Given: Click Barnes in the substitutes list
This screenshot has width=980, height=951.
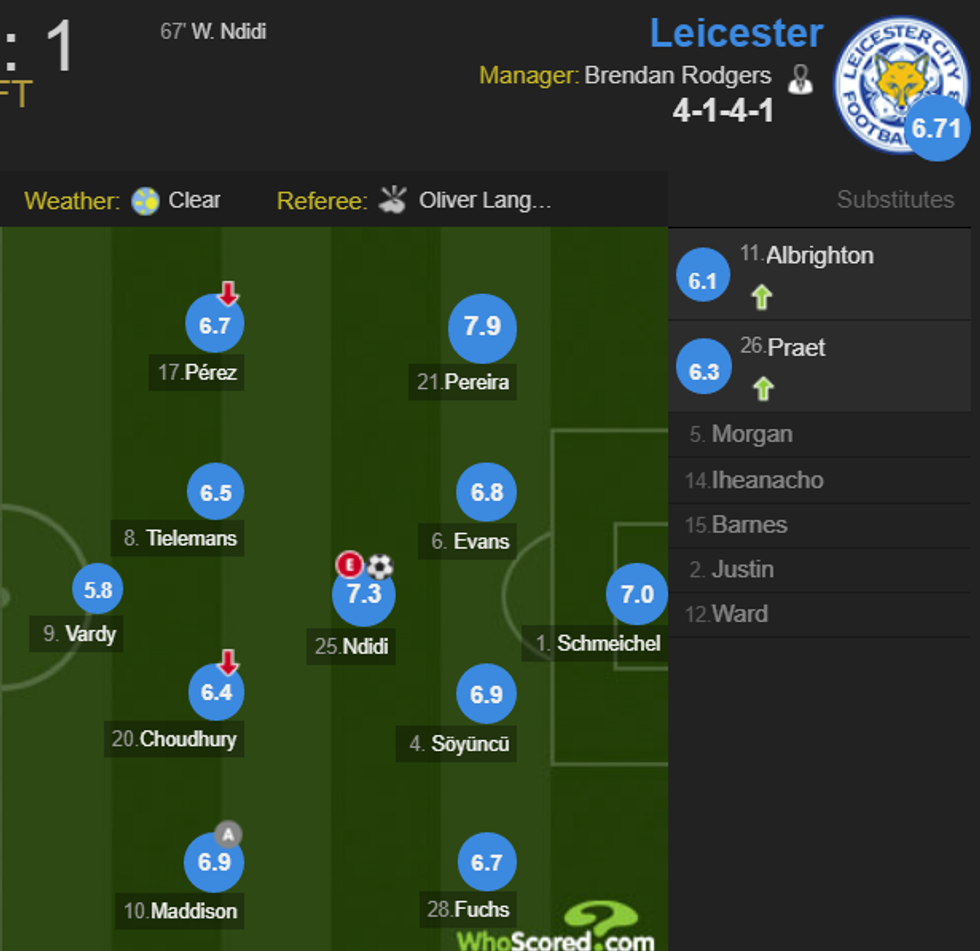Looking at the screenshot, I should tap(749, 525).
